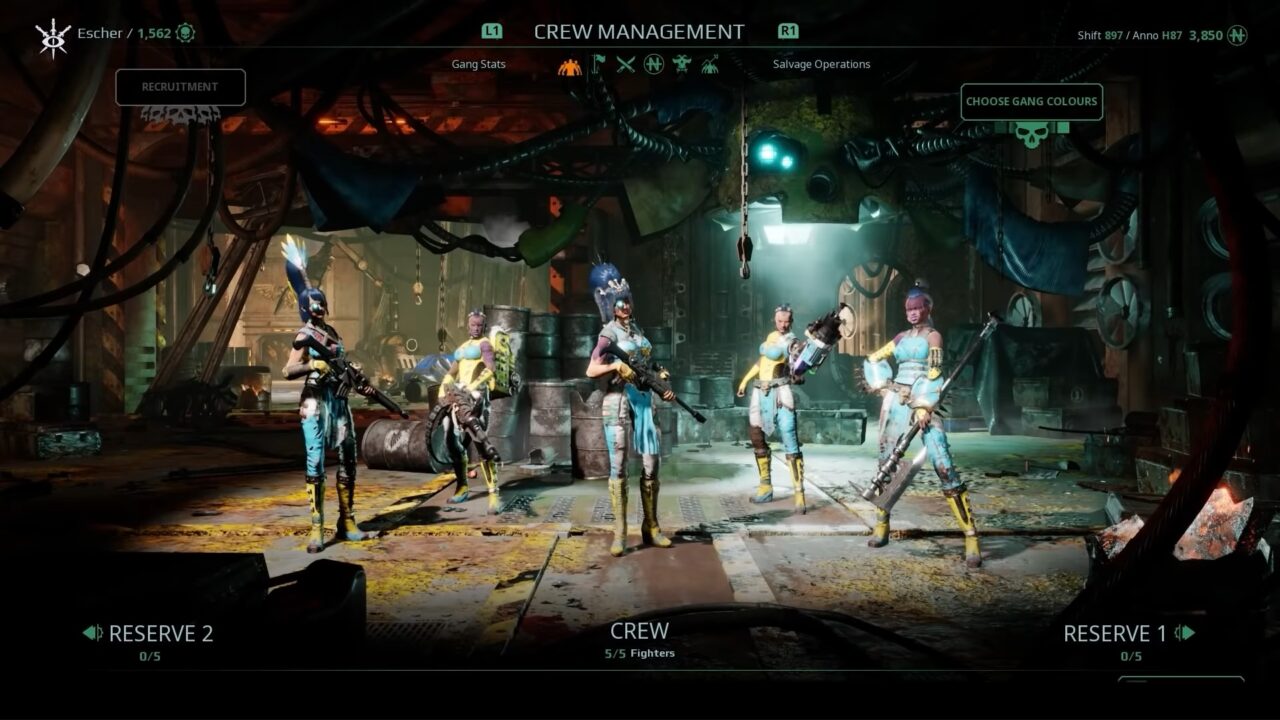The width and height of the screenshot is (1280, 720).
Task: Open the spider icon tab
Action: [709, 65]
